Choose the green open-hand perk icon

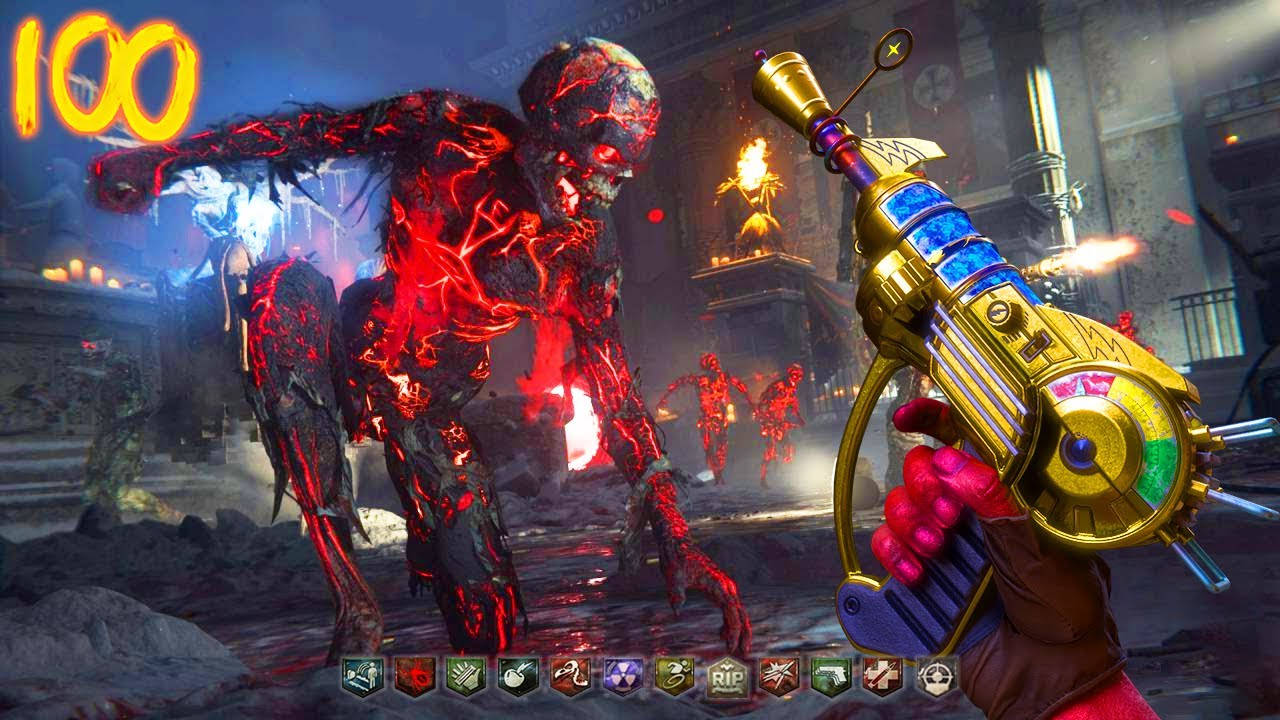tap(465, 677)
